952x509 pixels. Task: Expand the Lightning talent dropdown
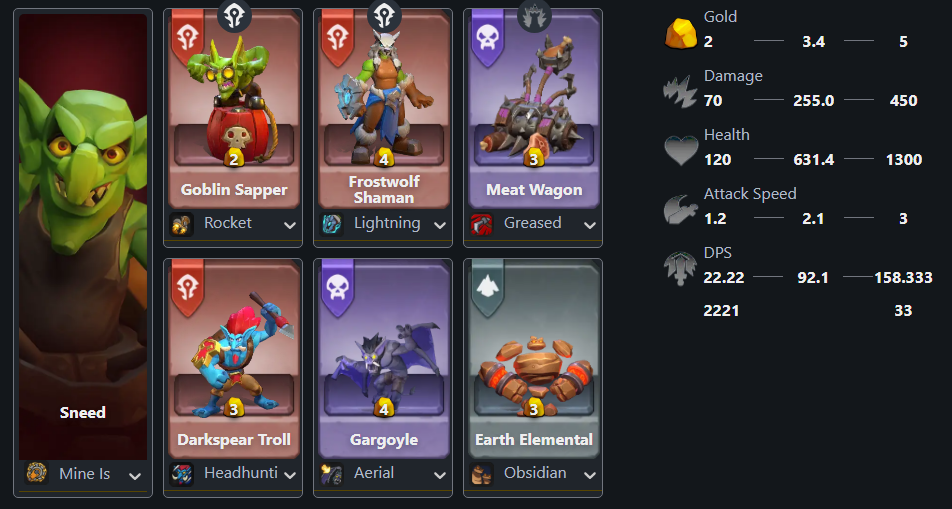(x=383, y=224)
